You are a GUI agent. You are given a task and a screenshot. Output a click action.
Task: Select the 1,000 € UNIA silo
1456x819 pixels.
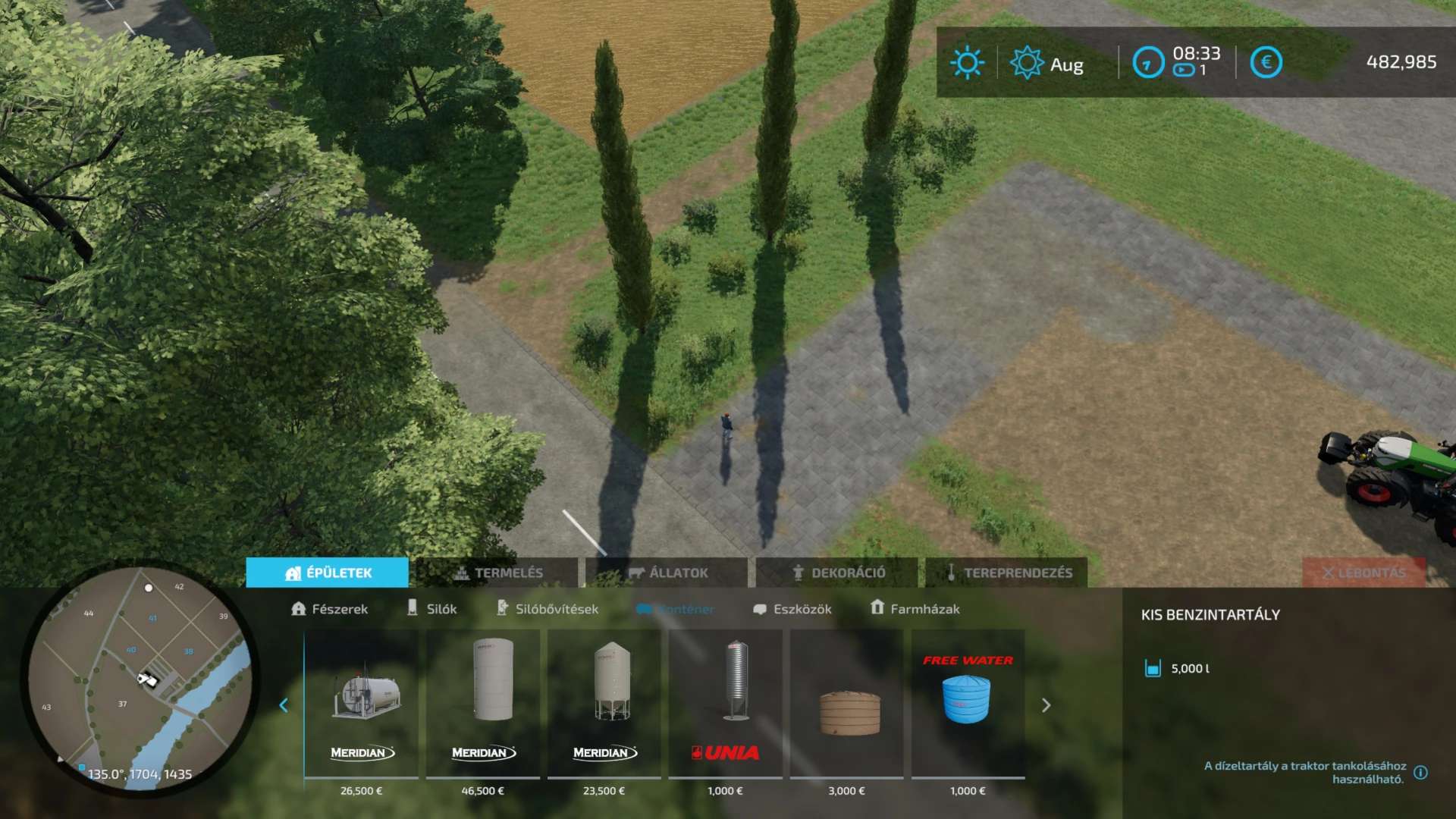726,704
